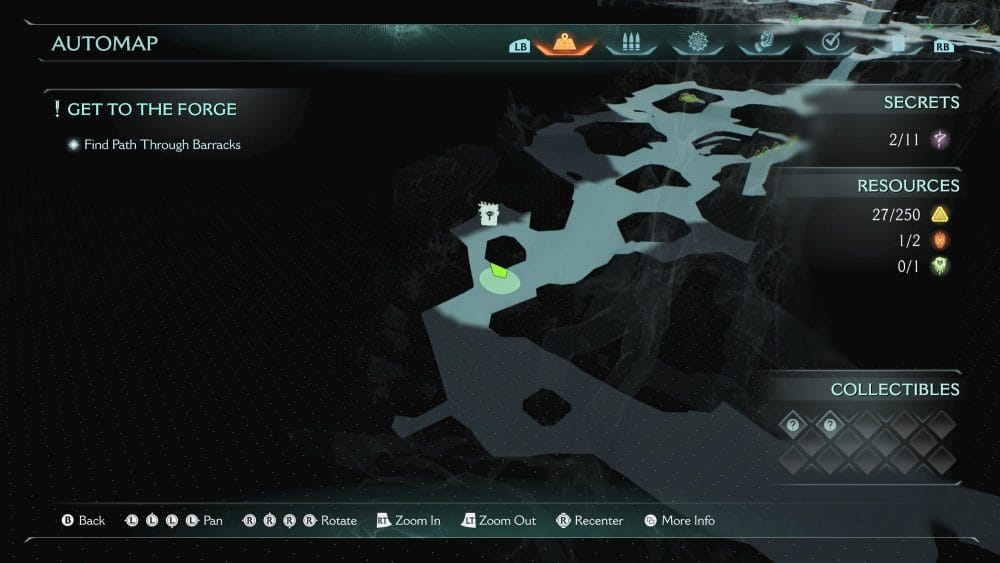Switch to the Arsenal tab with bullets icon
Viewport: 1000px width, 563px height.
coord(630,43)
